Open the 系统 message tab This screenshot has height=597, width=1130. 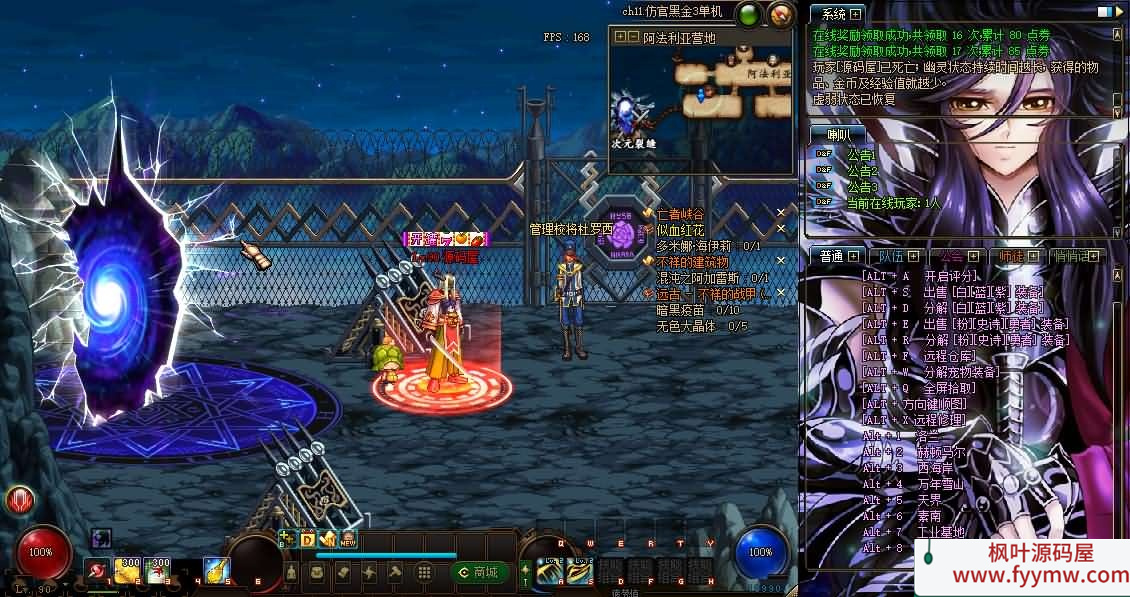click(835, 14)
